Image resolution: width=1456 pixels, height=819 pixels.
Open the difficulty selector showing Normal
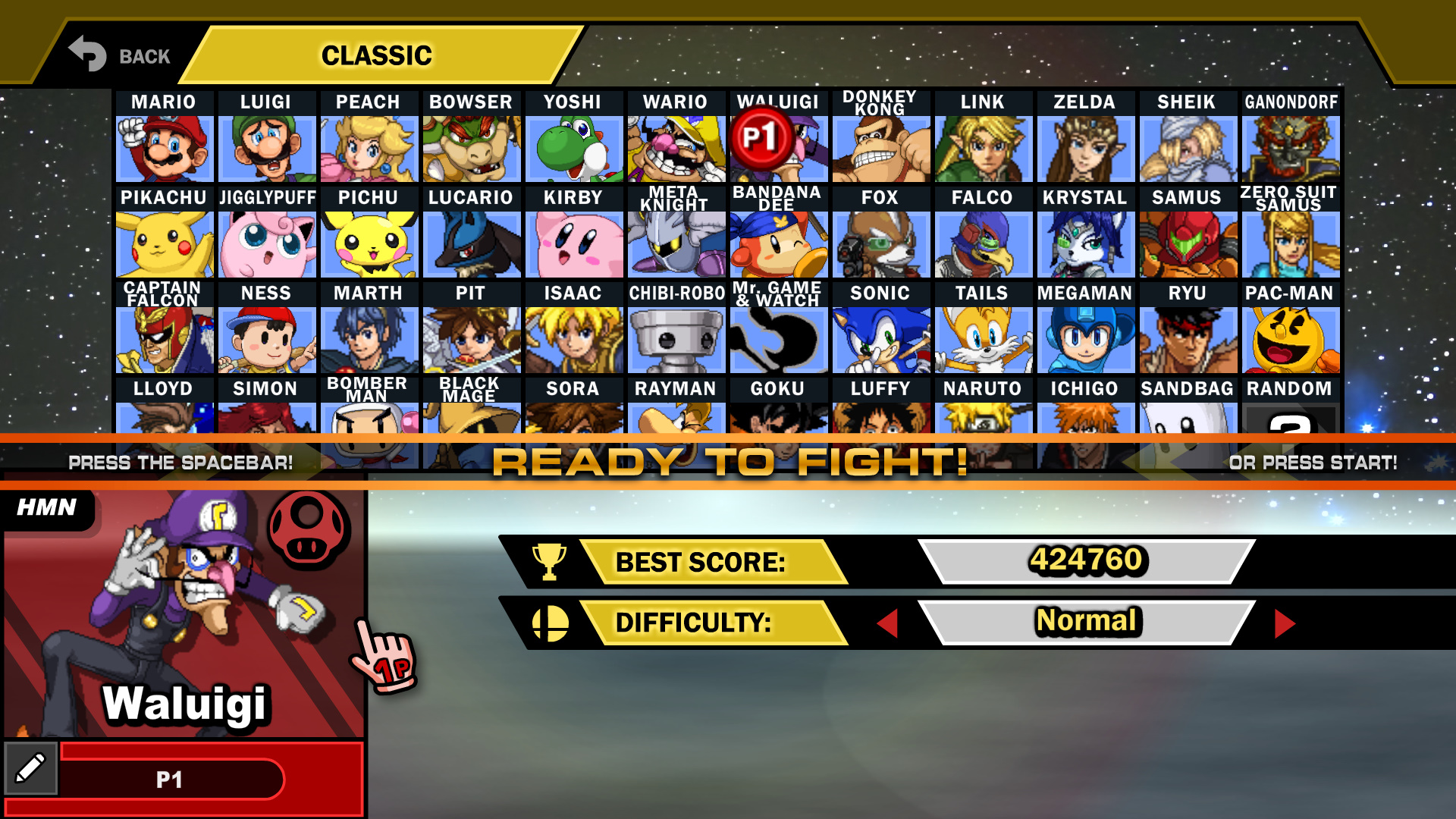pos(1087,620)
